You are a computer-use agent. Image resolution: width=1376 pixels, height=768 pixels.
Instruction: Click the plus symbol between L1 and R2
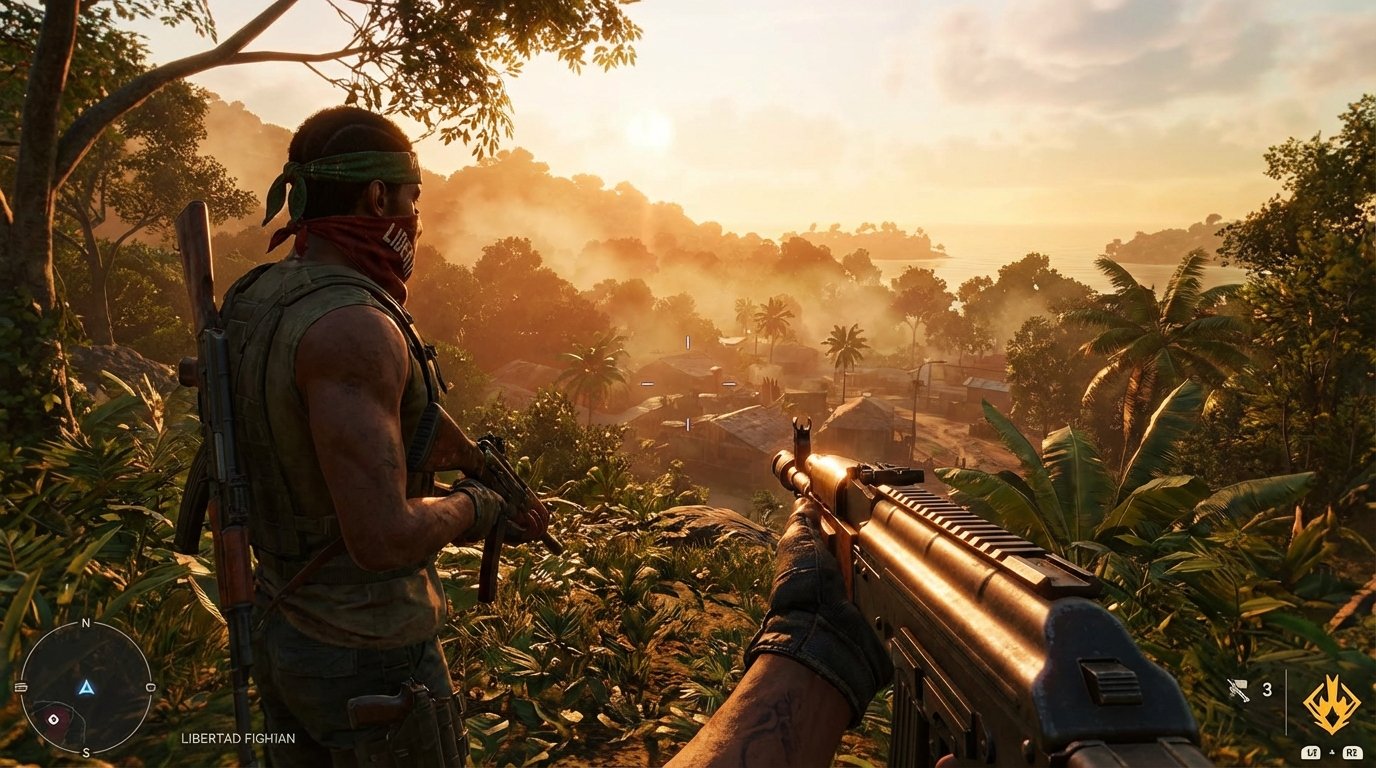click(1332, 752)
